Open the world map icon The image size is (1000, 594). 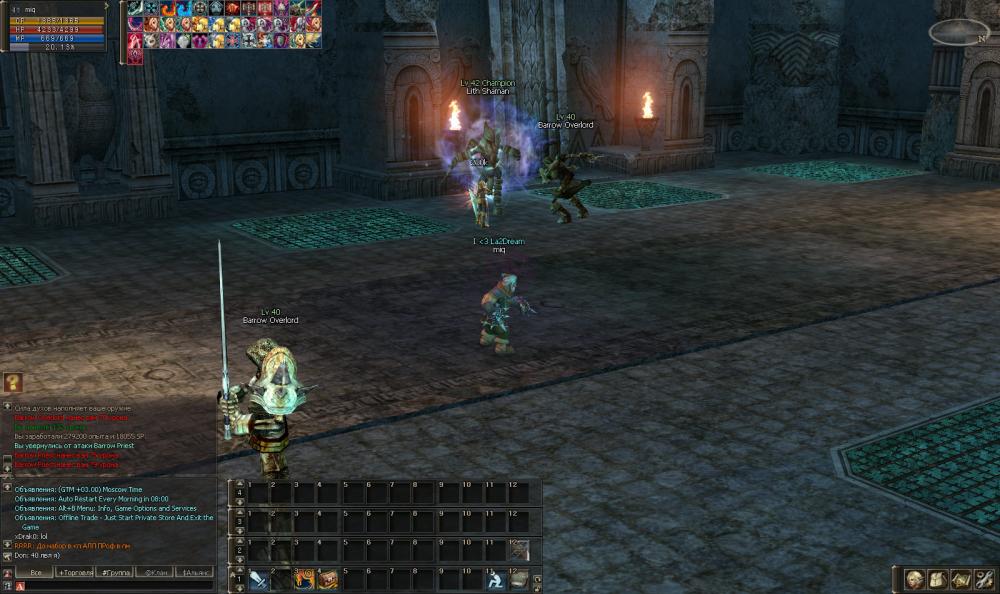coord(959,579)
